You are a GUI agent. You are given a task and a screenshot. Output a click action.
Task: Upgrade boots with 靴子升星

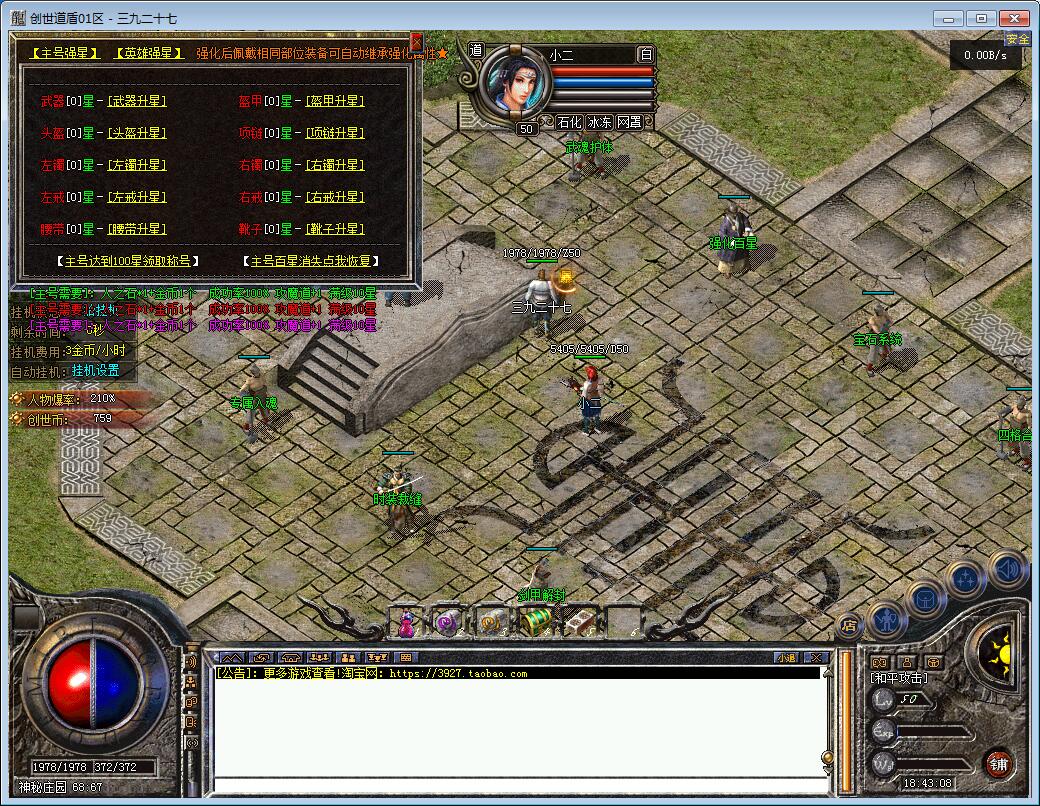click(335, 229)
